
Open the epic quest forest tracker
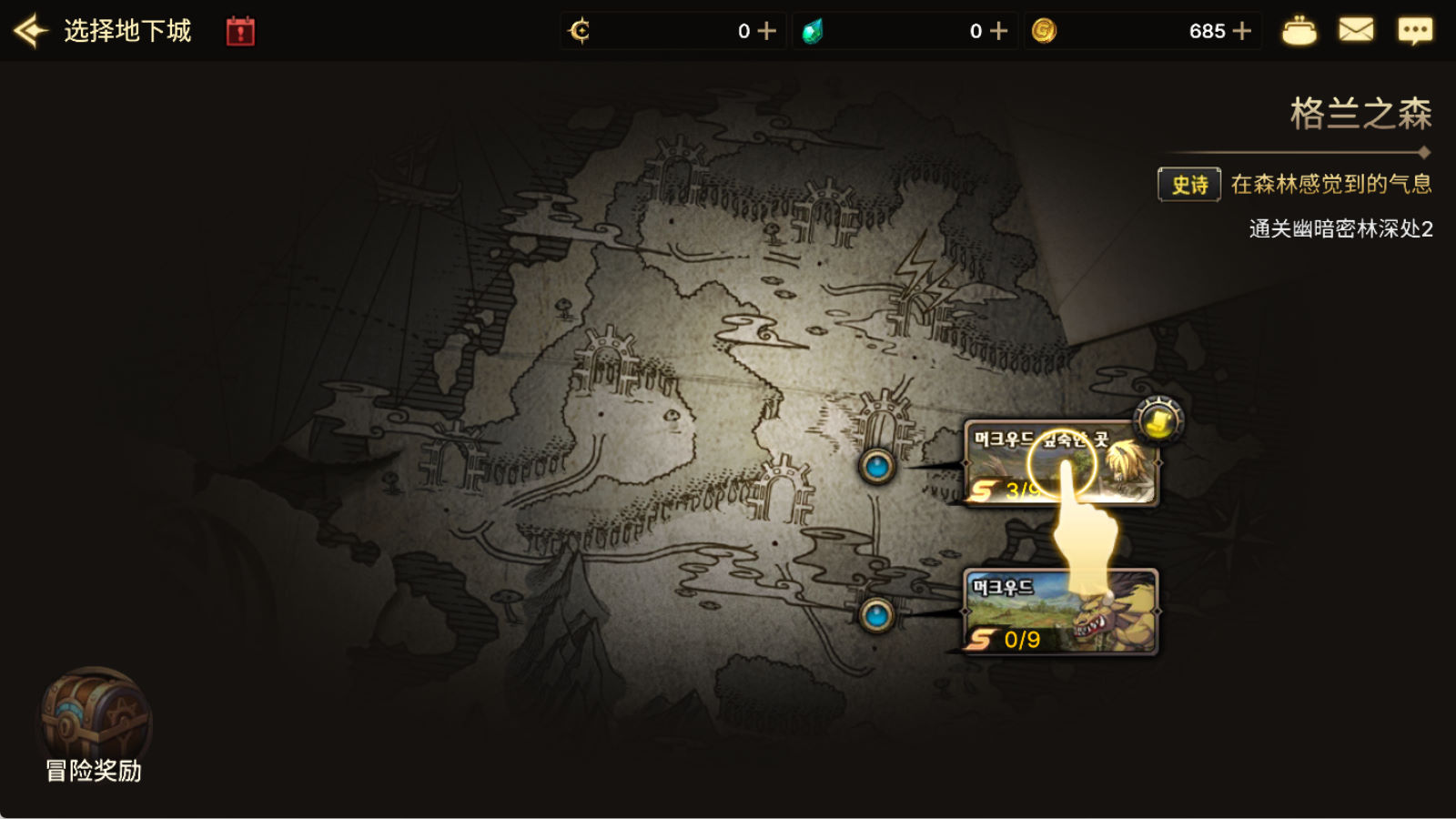pos(1295,185)
